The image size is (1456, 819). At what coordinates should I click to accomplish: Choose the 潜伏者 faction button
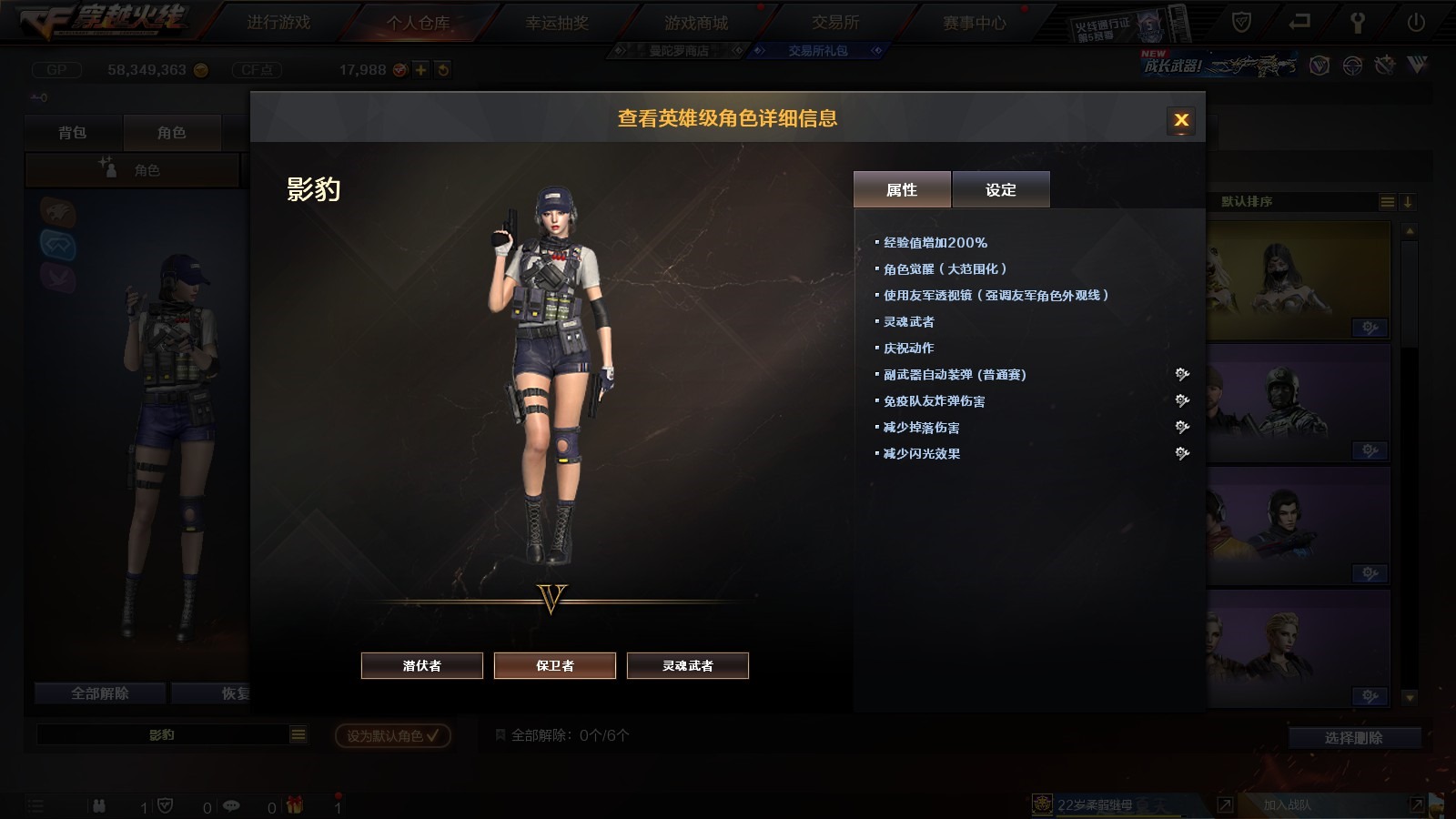click(x=422, y=665)
